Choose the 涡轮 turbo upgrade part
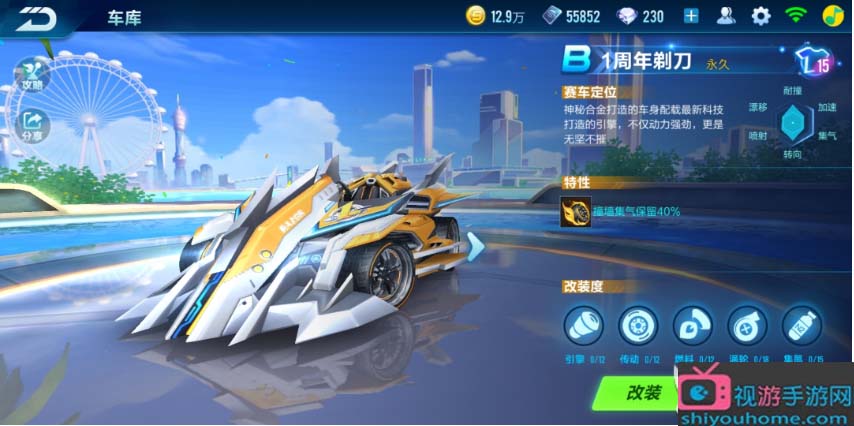This screenshot has height=426, width=854. pos(746,325)
